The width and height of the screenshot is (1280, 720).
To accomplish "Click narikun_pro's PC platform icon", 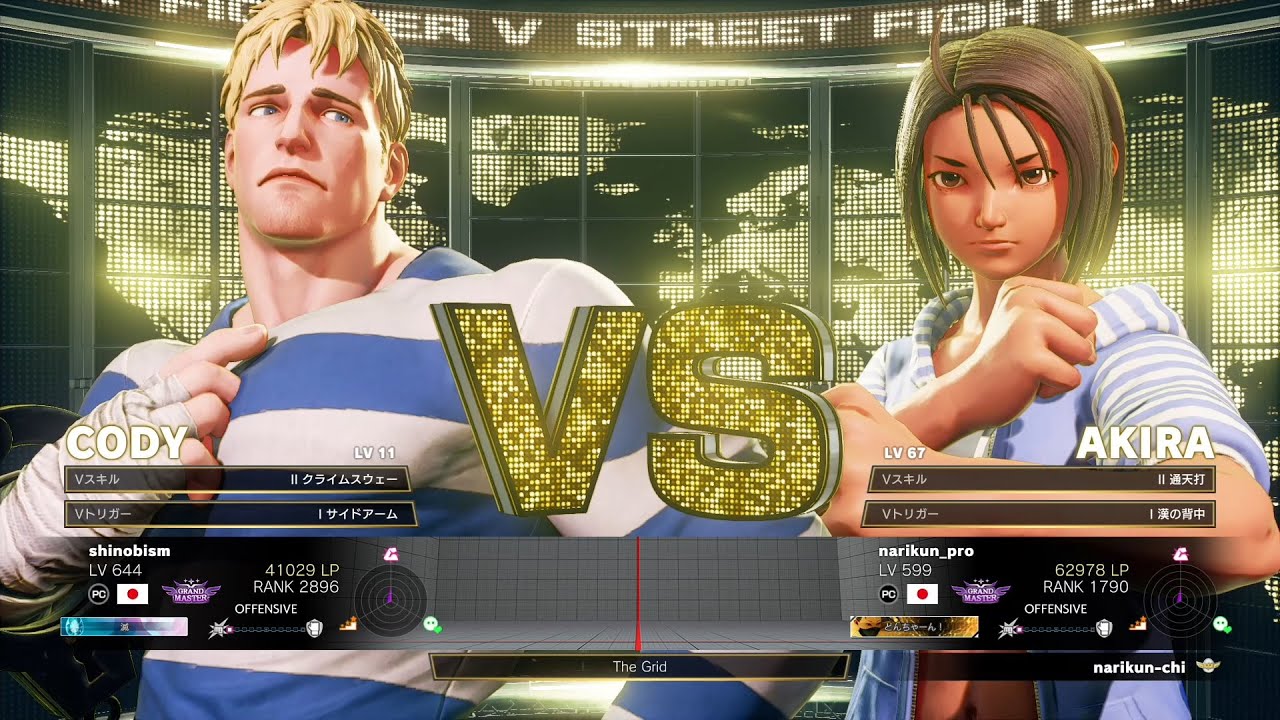I will (889, 594).
